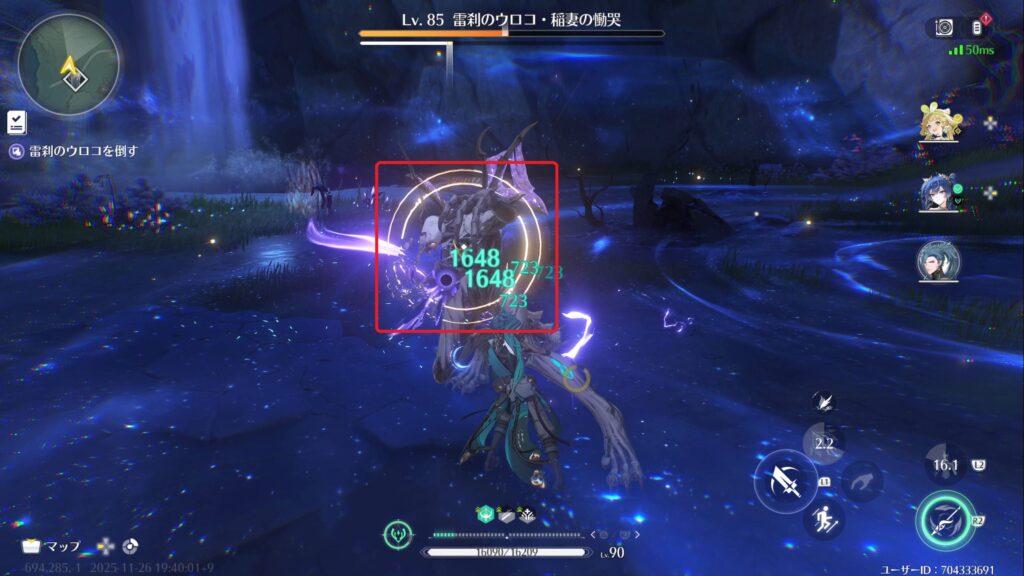Tap the greyed-out grab hand button
The image size is (1024, 576).
861,481
